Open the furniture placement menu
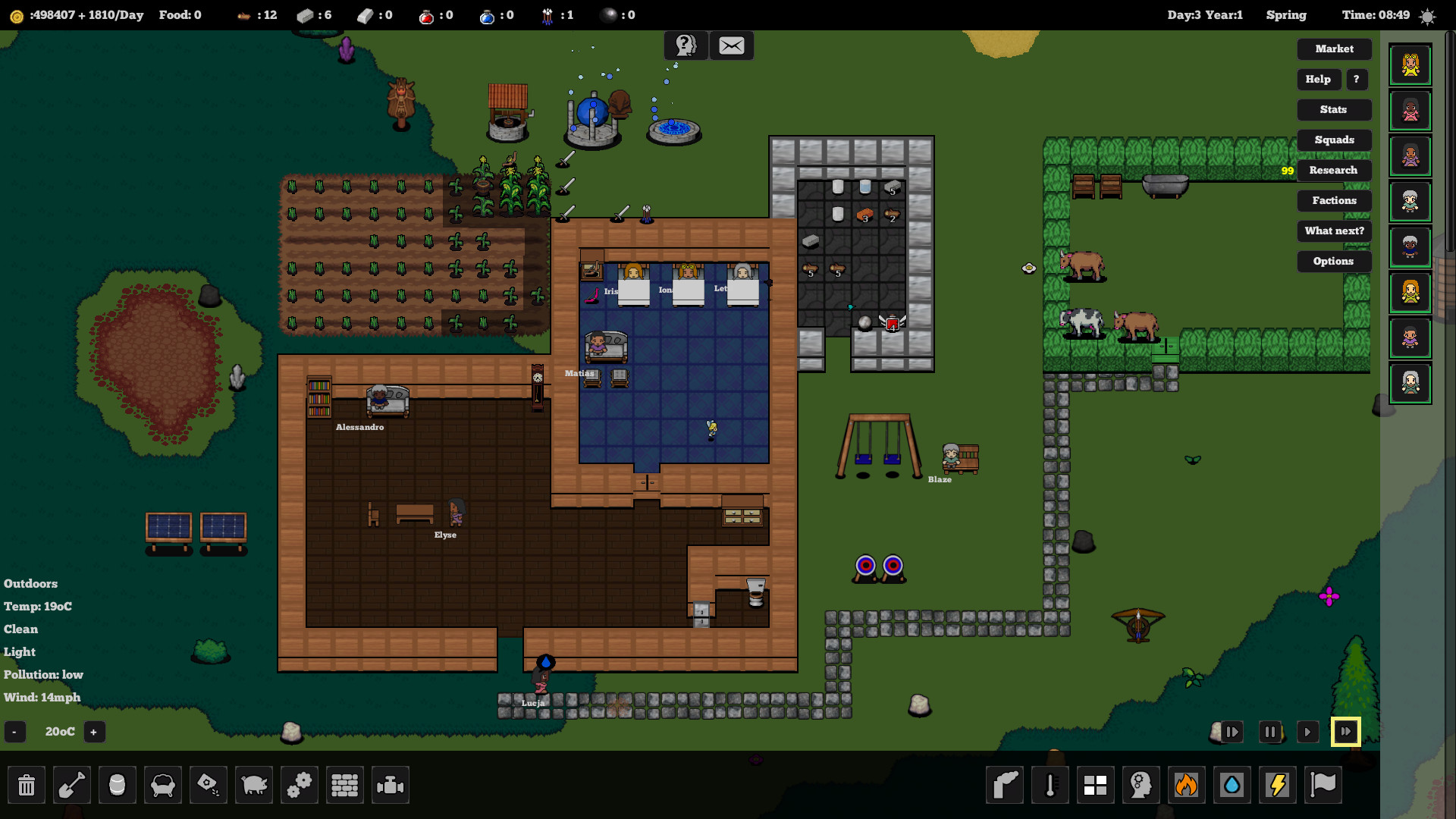The height and width of the screenshot is (819, 1456). pos(163,785)
